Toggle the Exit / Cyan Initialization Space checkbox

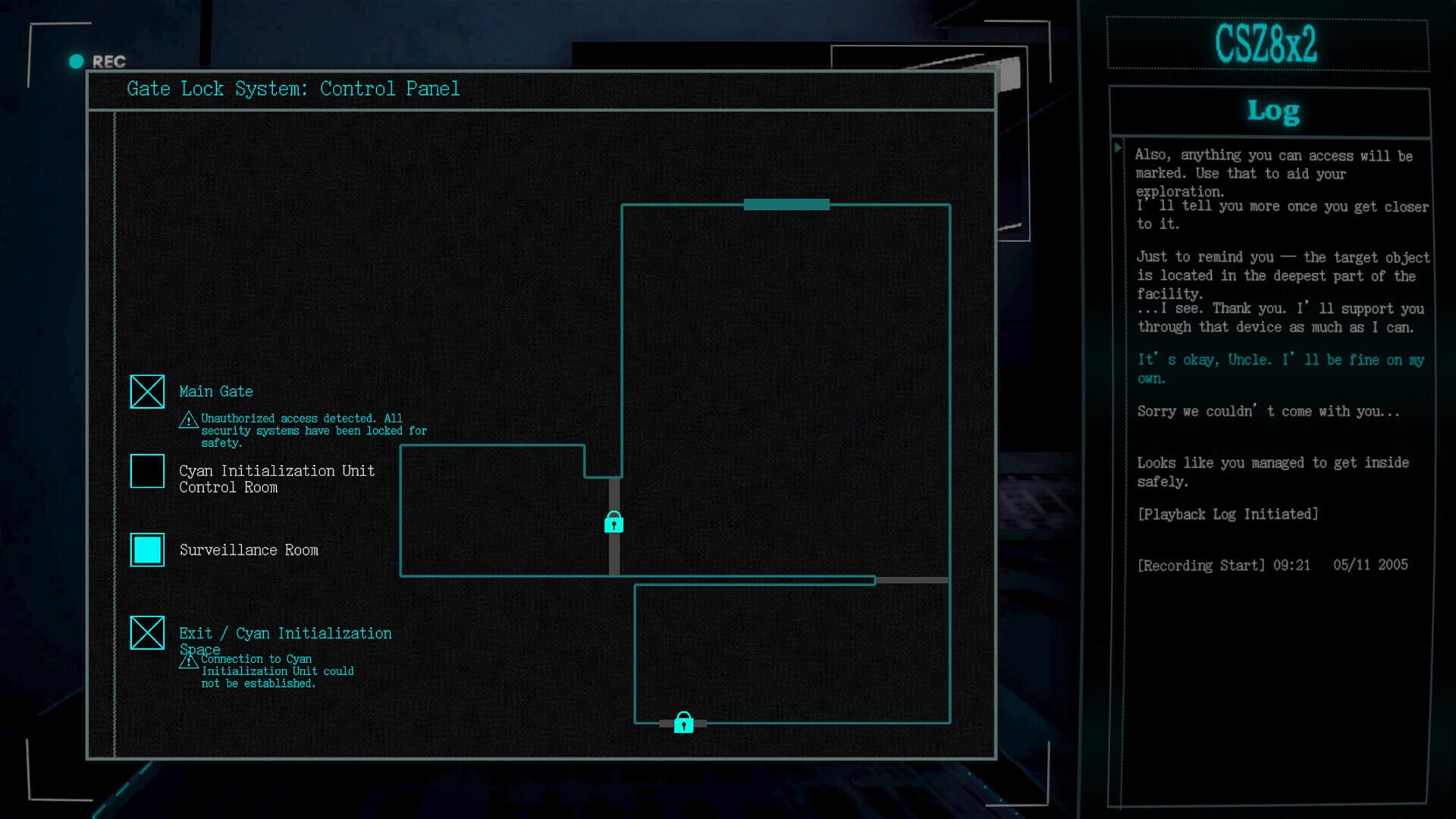tap(147, 633)
